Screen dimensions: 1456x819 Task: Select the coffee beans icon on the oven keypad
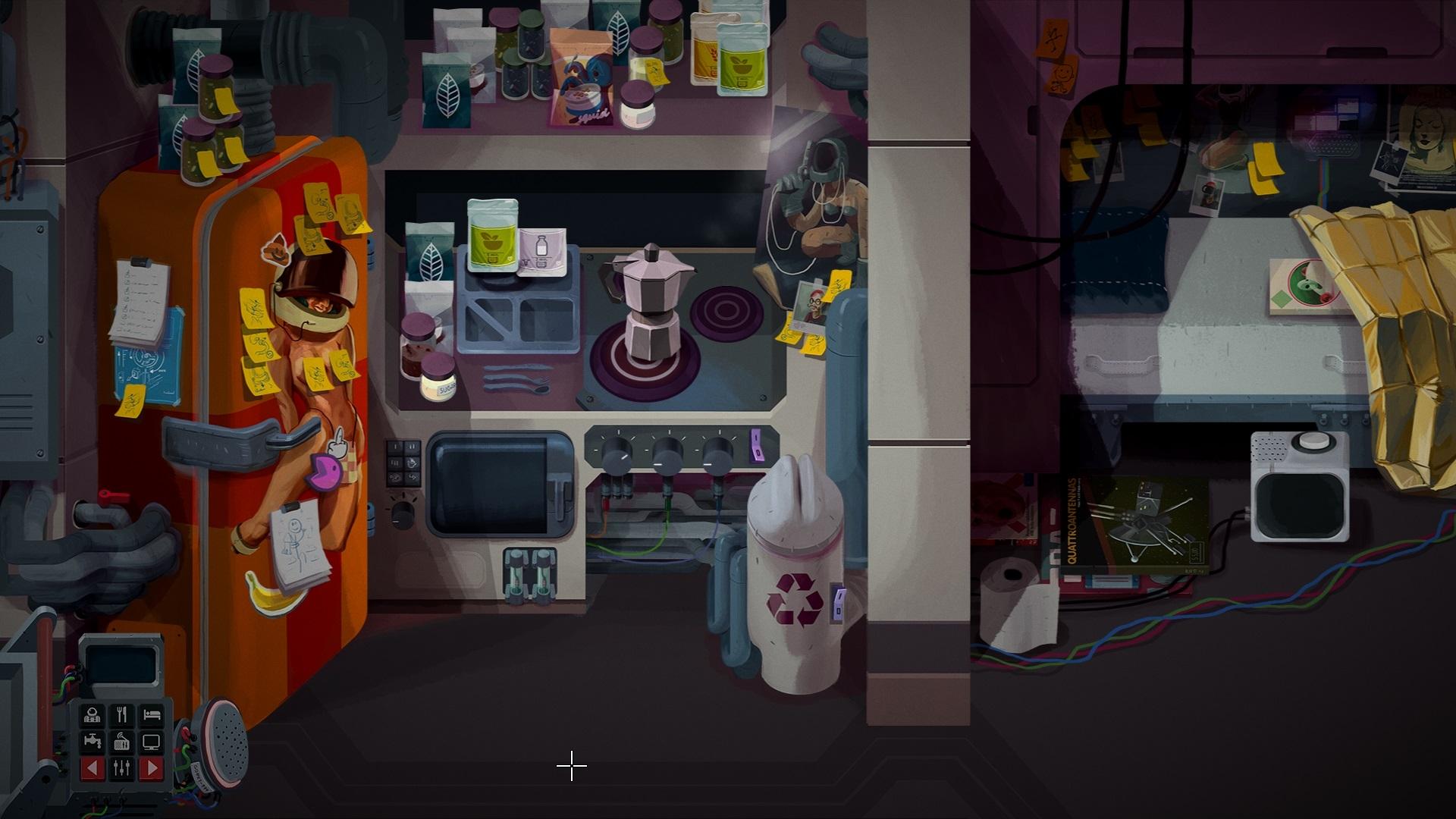pyautogui.click(x=394, y=478)
